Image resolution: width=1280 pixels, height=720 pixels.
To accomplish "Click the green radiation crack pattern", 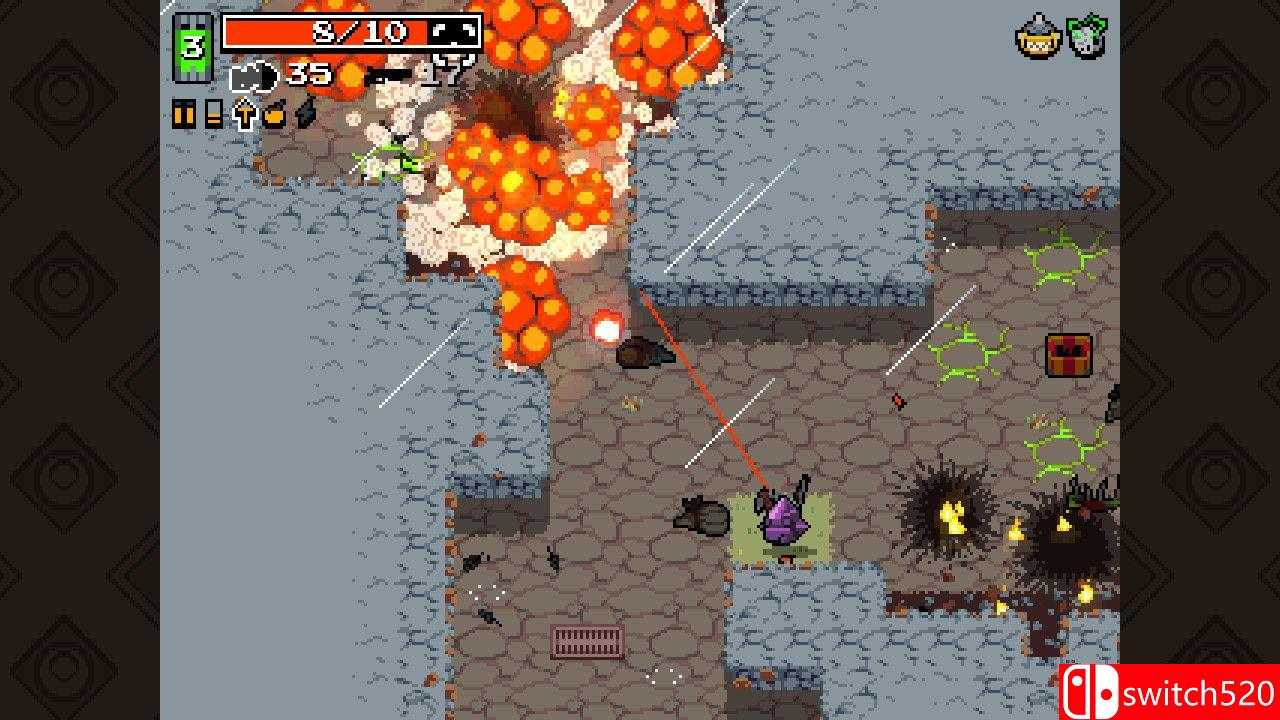I will [963, 350].
